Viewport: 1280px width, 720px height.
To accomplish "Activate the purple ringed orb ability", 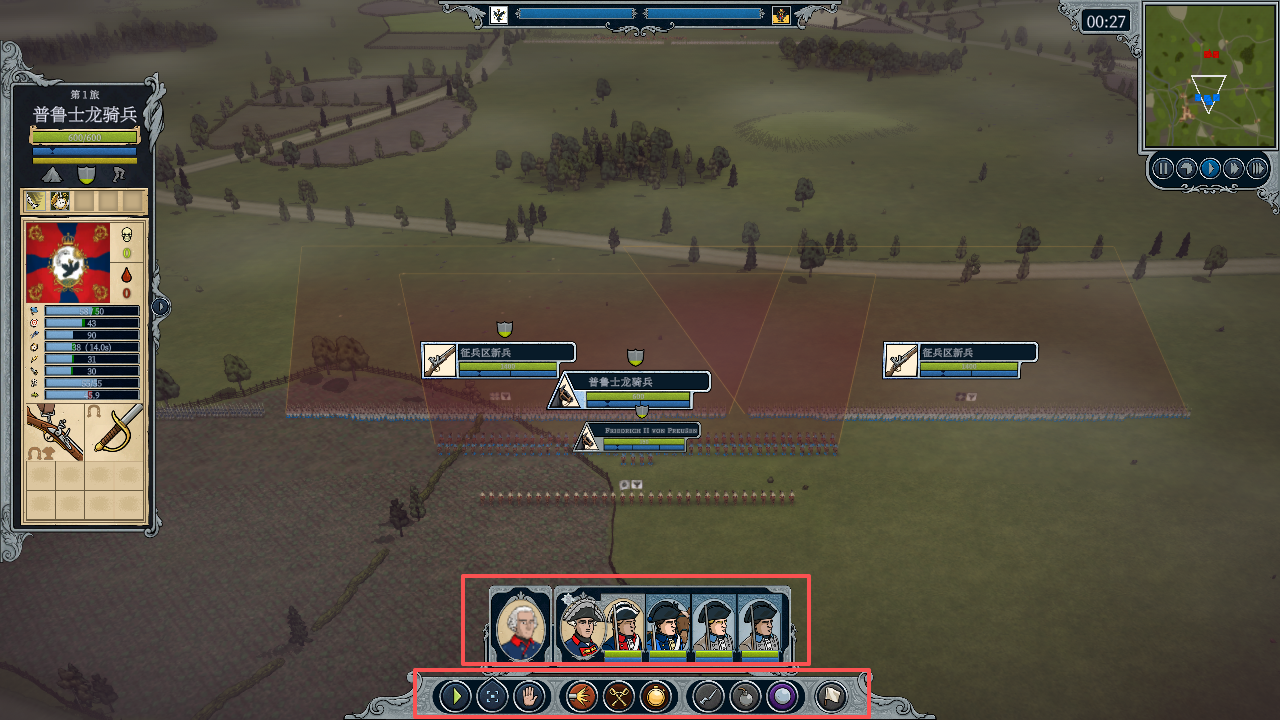I will click(782, 696).
